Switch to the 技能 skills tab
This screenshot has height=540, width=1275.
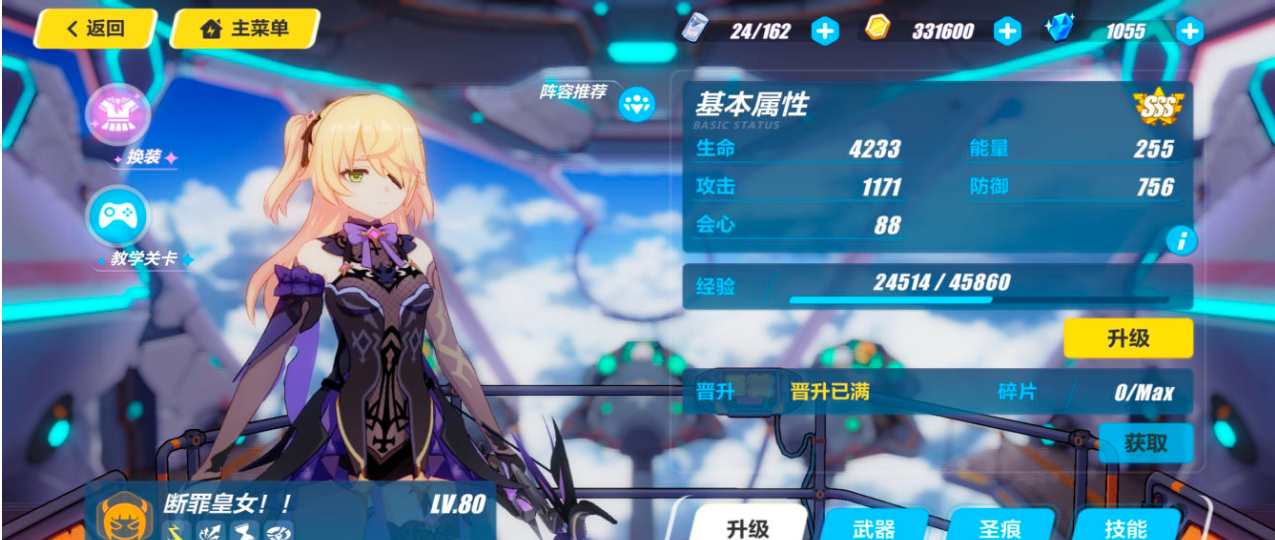click(x=1126, y=527)
